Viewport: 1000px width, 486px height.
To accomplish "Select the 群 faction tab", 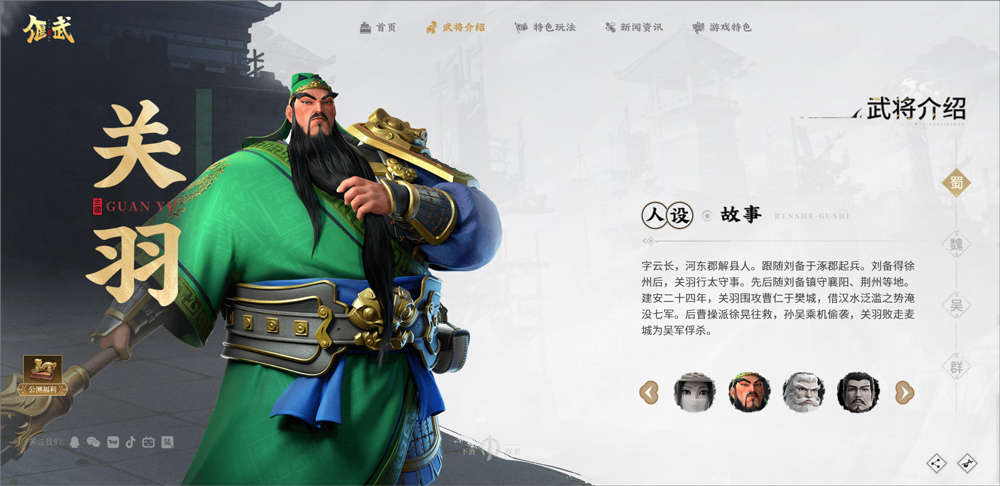I will point(957,367).
